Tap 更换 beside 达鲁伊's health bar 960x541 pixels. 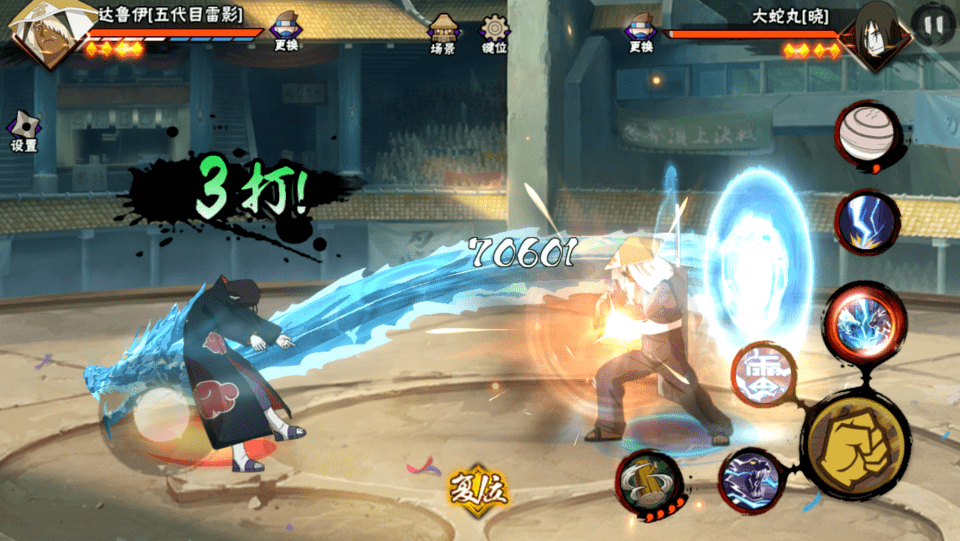286,33
